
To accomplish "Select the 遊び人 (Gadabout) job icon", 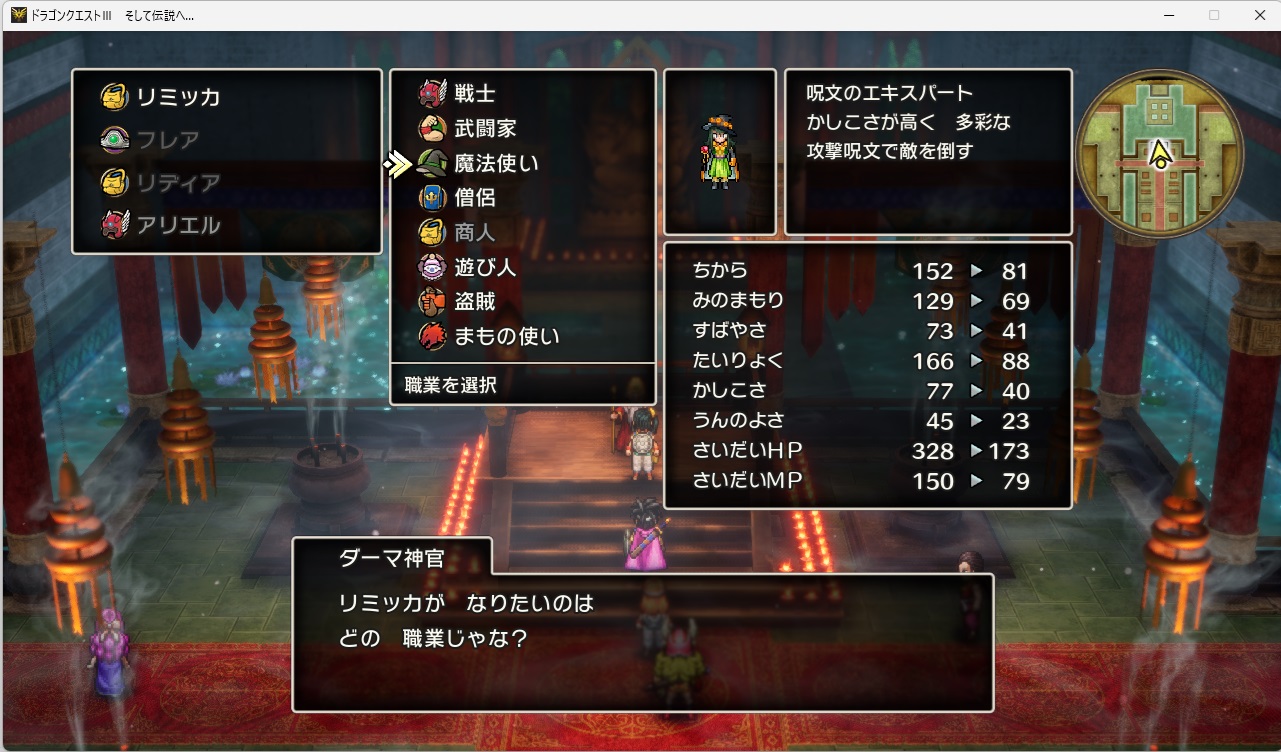I will click(434, 267).
